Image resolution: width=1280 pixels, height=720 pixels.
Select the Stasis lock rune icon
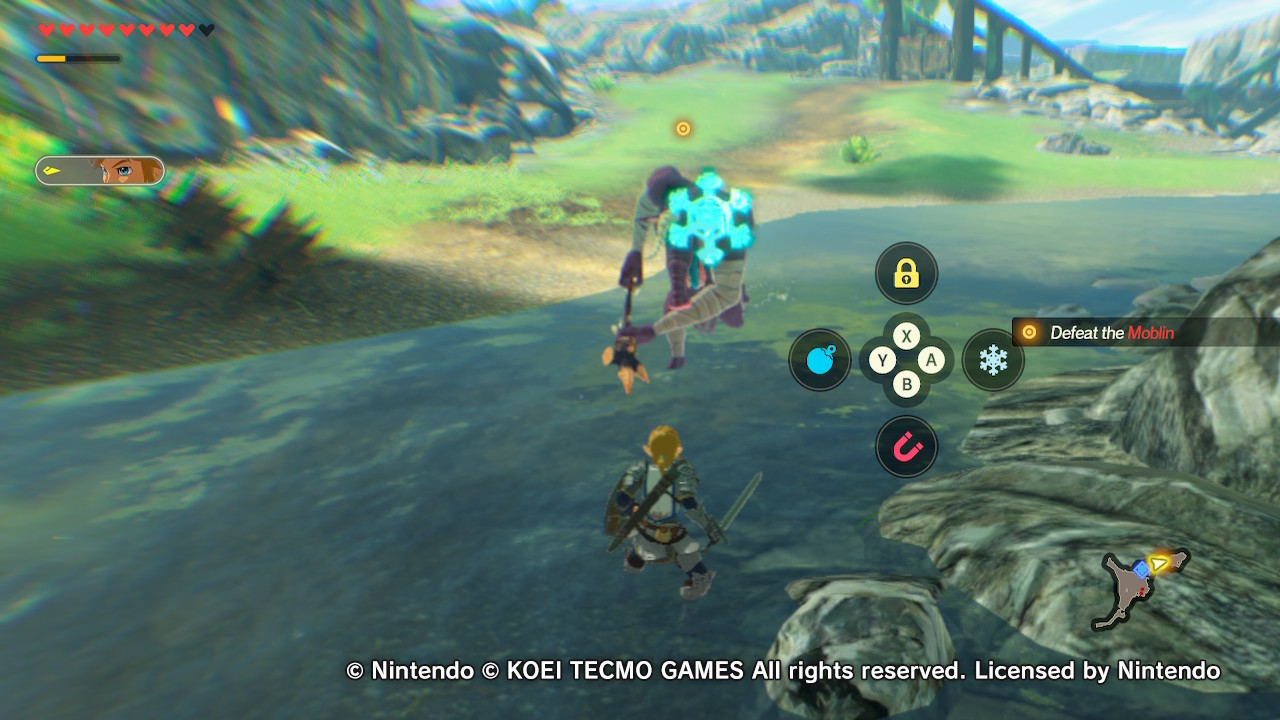(906, 273)
